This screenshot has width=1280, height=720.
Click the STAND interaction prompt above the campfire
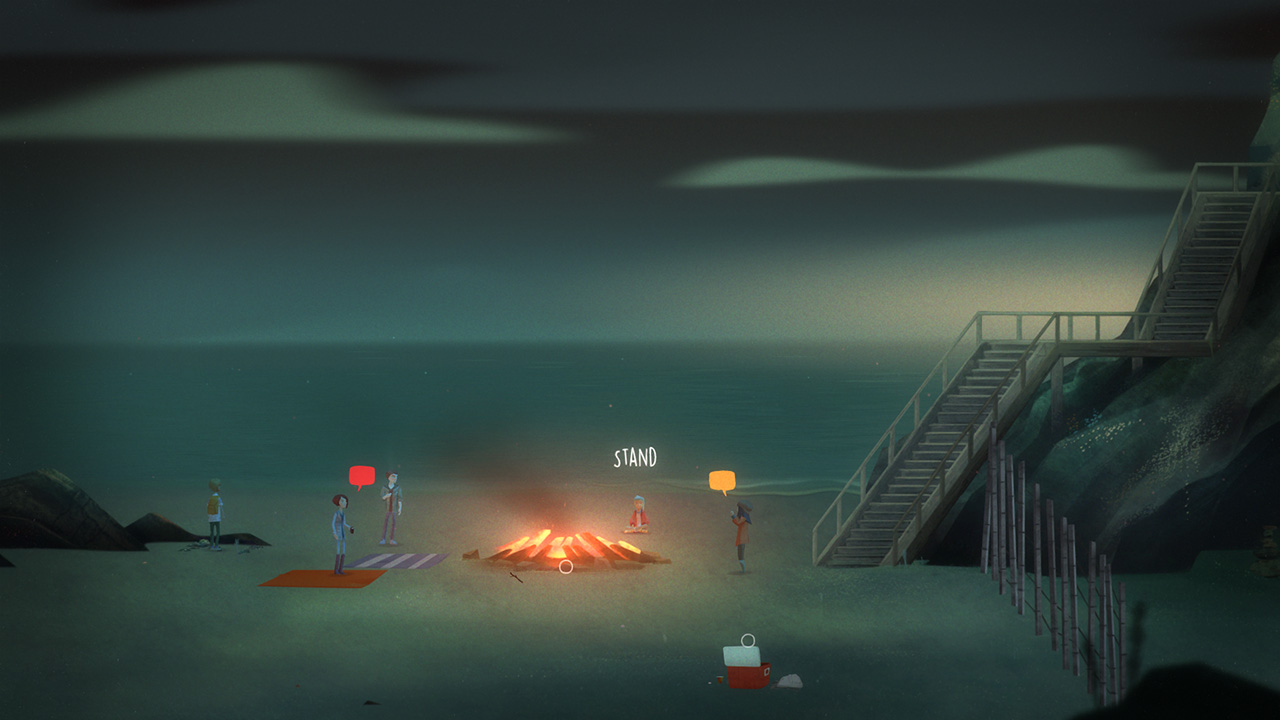pyautogui.click(x=636, y=456)
